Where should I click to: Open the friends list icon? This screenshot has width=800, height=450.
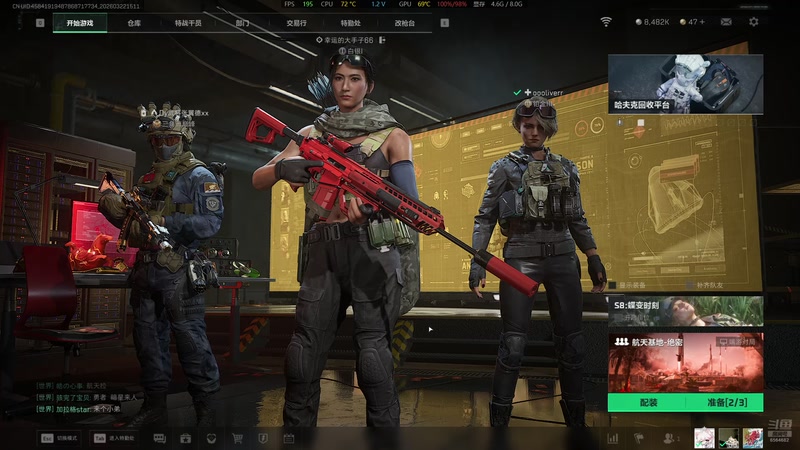pyautogui.click(x=667, y=438)
